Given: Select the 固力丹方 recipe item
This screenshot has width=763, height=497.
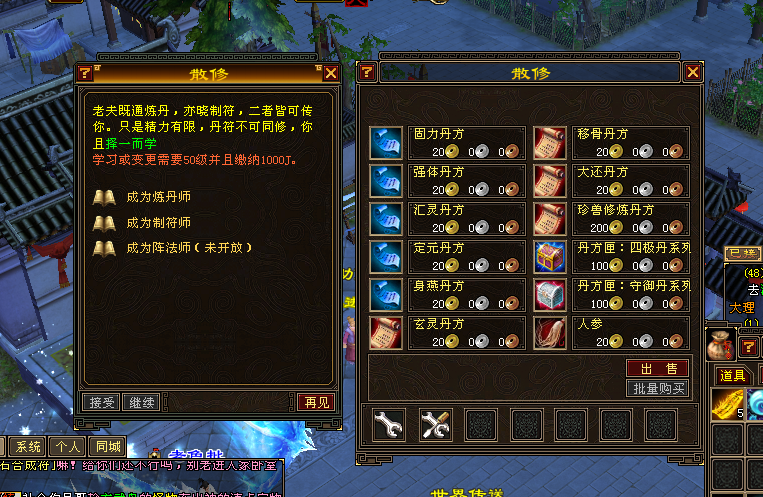Looking at the screenshot, I should pos(385,142).
